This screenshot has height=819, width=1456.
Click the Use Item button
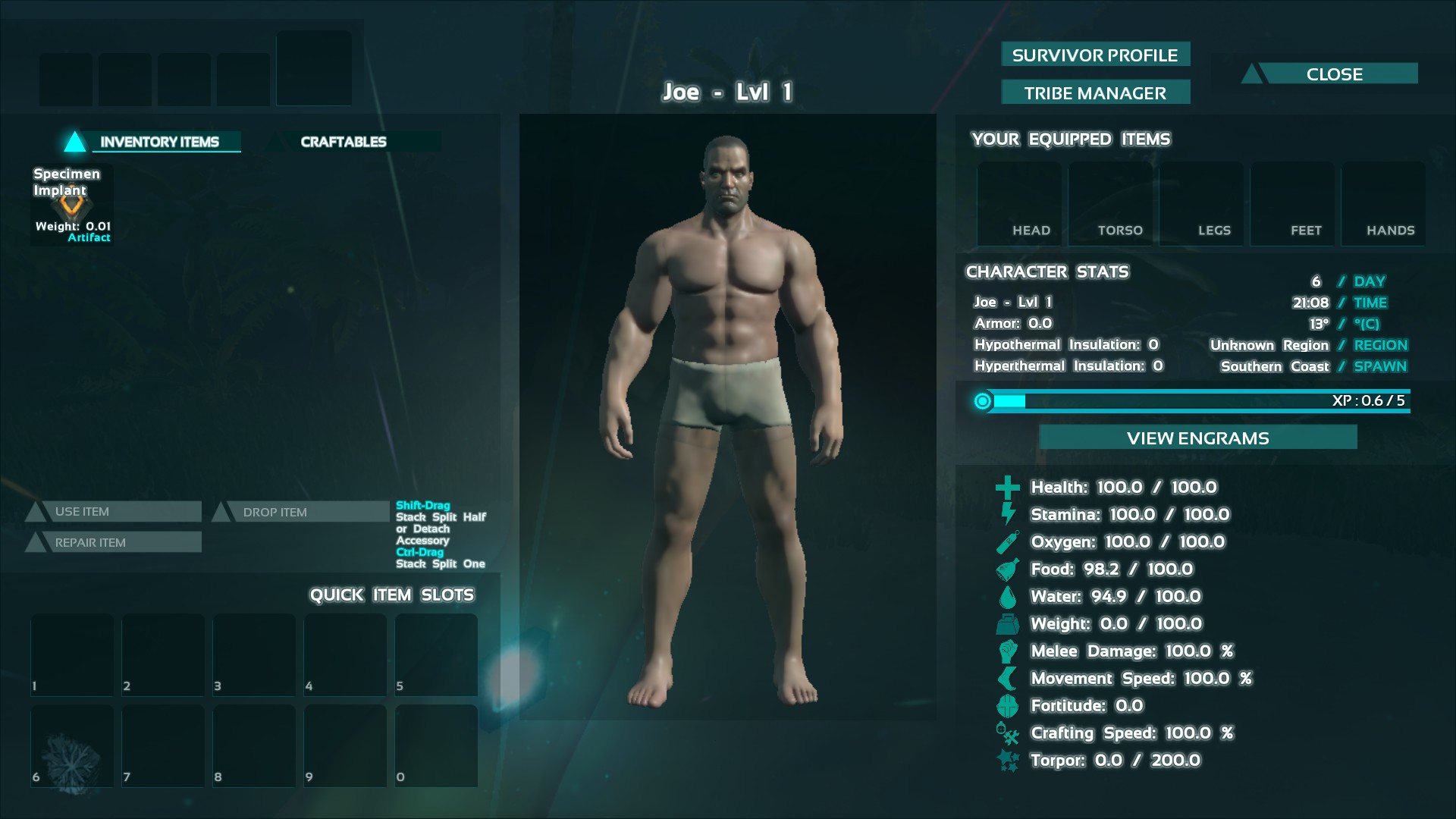(x=121, y=512)
